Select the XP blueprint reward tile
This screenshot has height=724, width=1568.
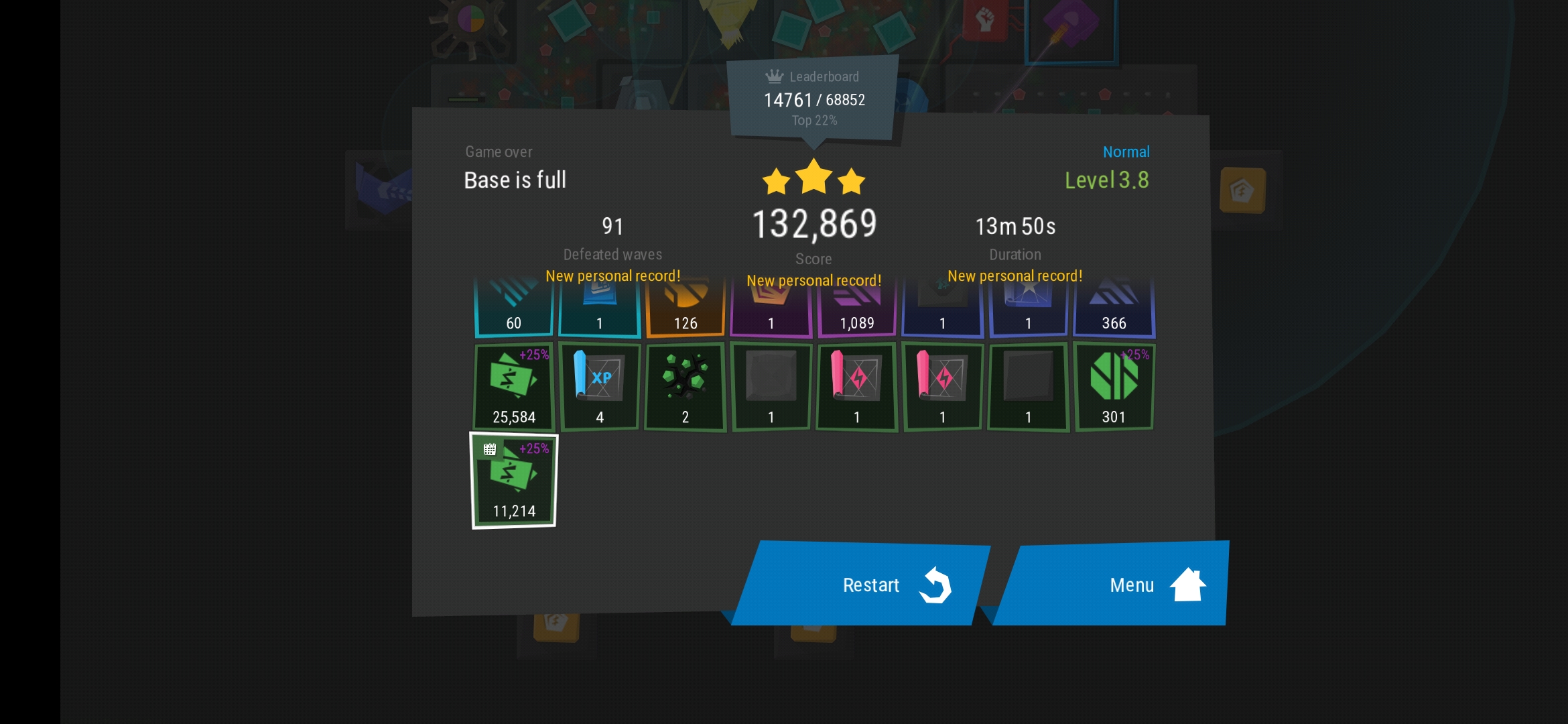(600, 387)
